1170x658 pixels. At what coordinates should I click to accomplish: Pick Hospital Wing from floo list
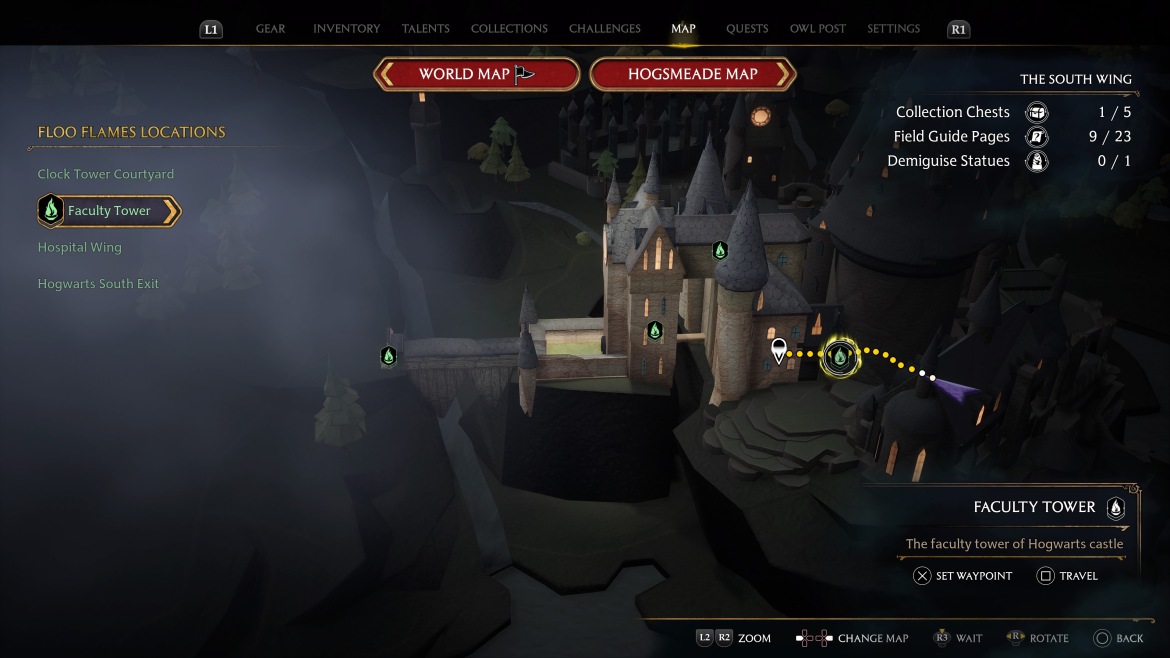(x=79, y=247)
